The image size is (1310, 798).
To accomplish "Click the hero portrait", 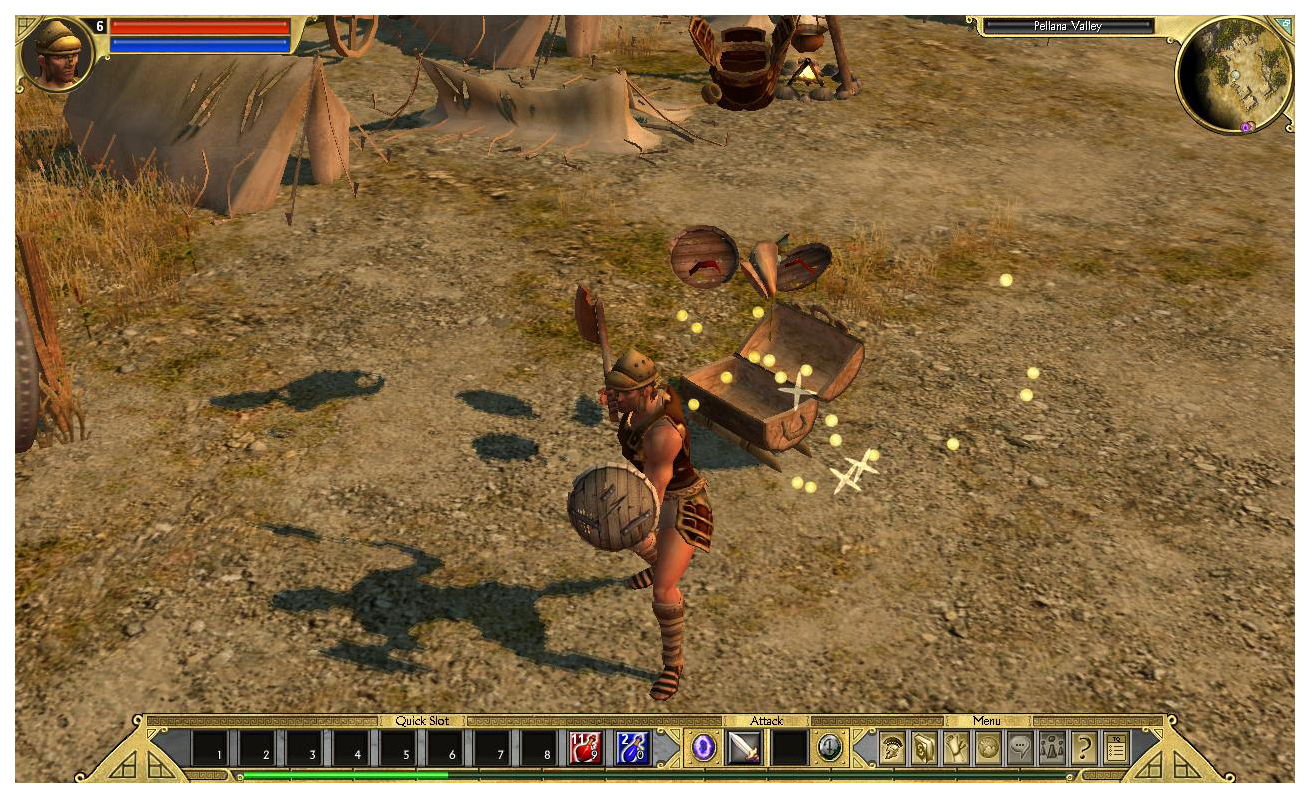I will pyautogui.click(x=57, y=55).
